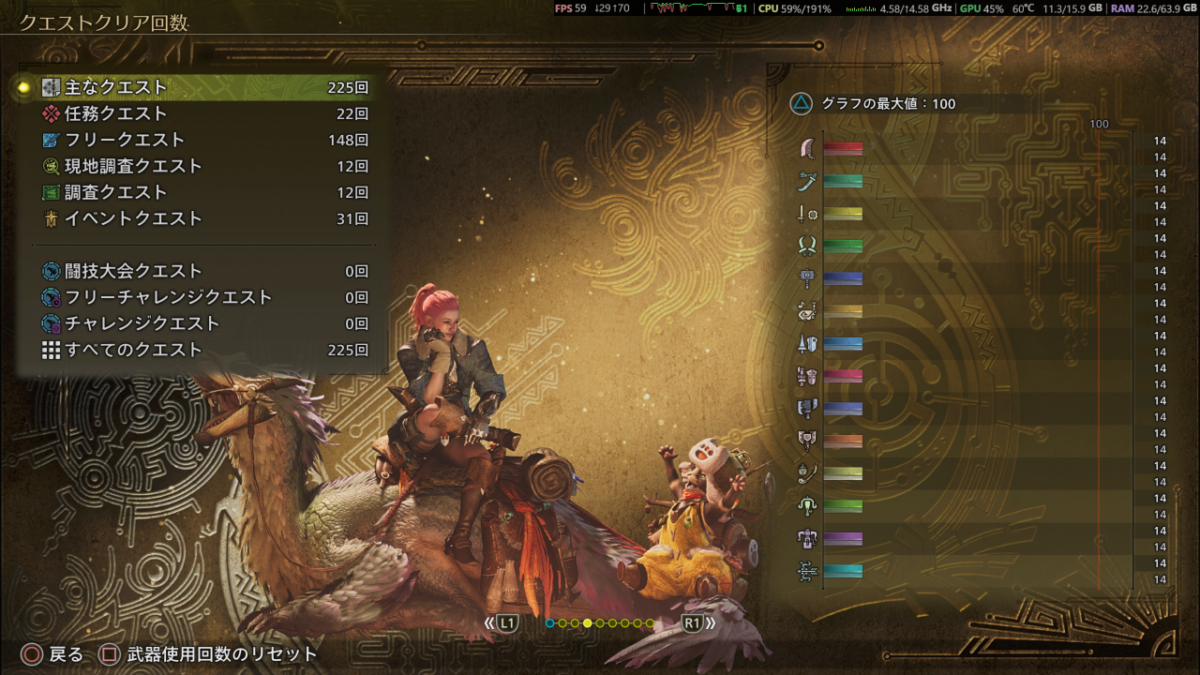Image resolution: width=1200 pixels, height=675 pixels.
Task: Choose 闘技大会クエスト from the list
Action: click(200, 271)
